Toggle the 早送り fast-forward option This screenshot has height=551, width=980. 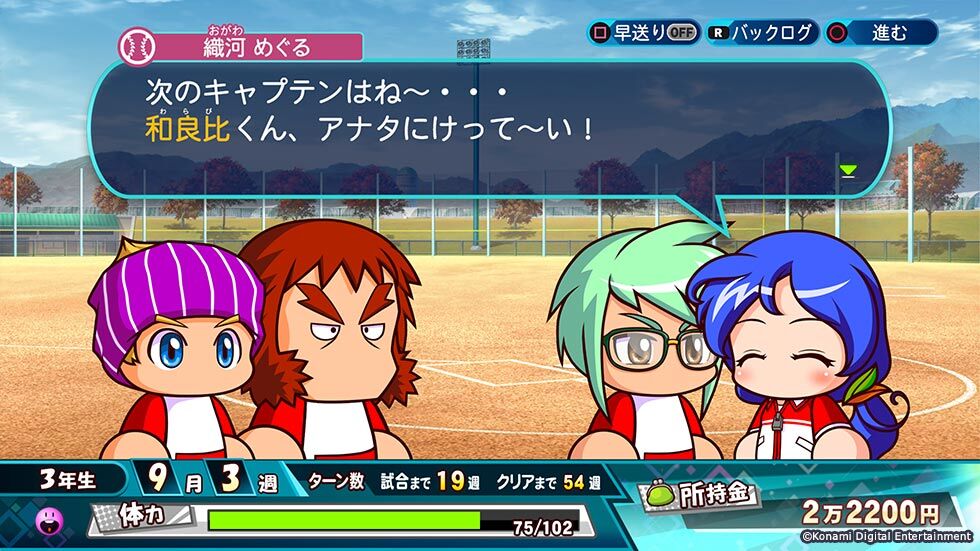pos(643,32)
